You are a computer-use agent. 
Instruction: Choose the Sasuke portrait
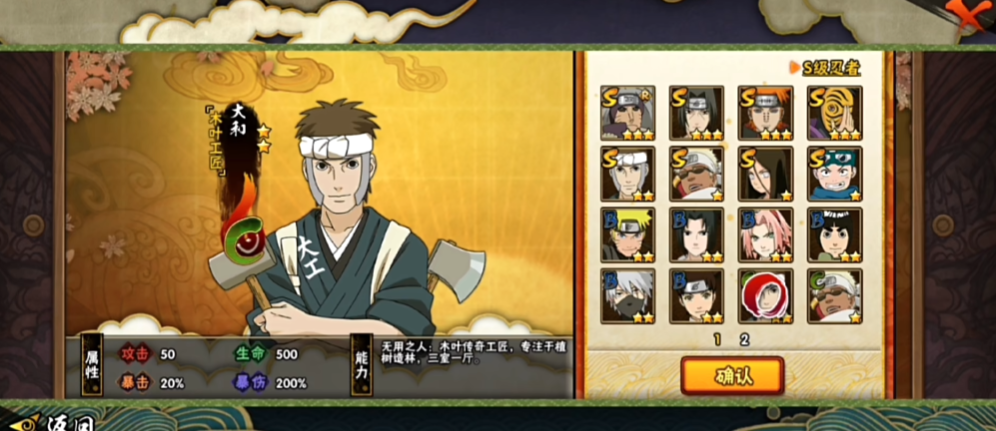point(696,235)
